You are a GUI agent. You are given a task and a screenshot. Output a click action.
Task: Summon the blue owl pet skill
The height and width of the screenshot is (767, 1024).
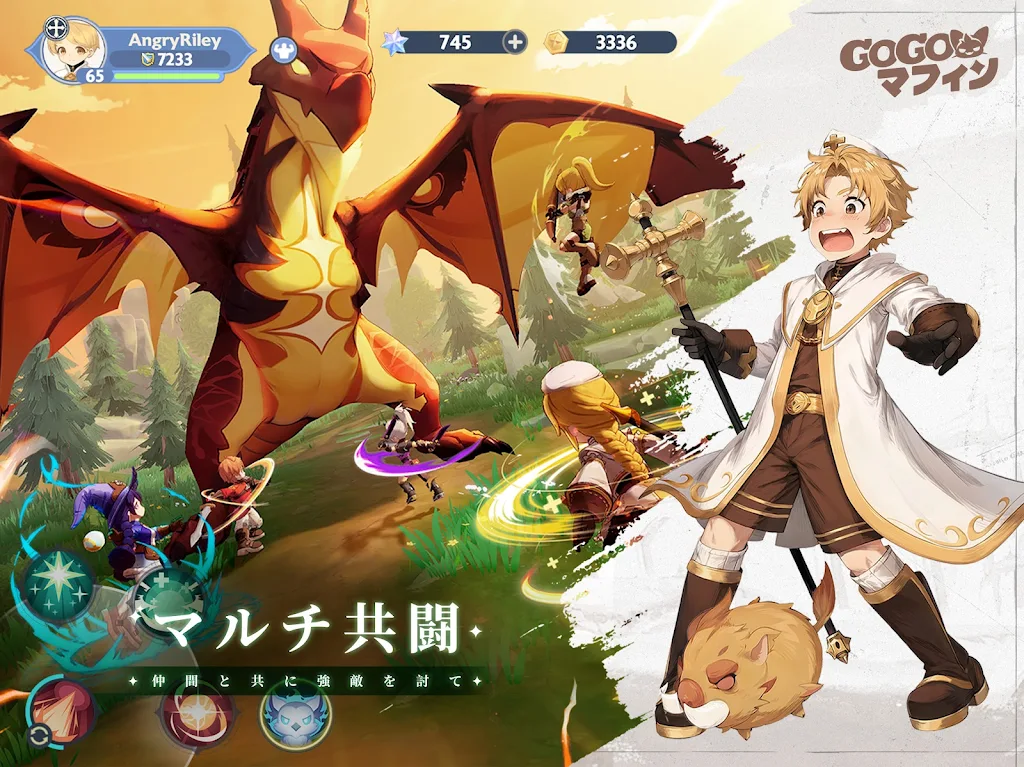296,712
